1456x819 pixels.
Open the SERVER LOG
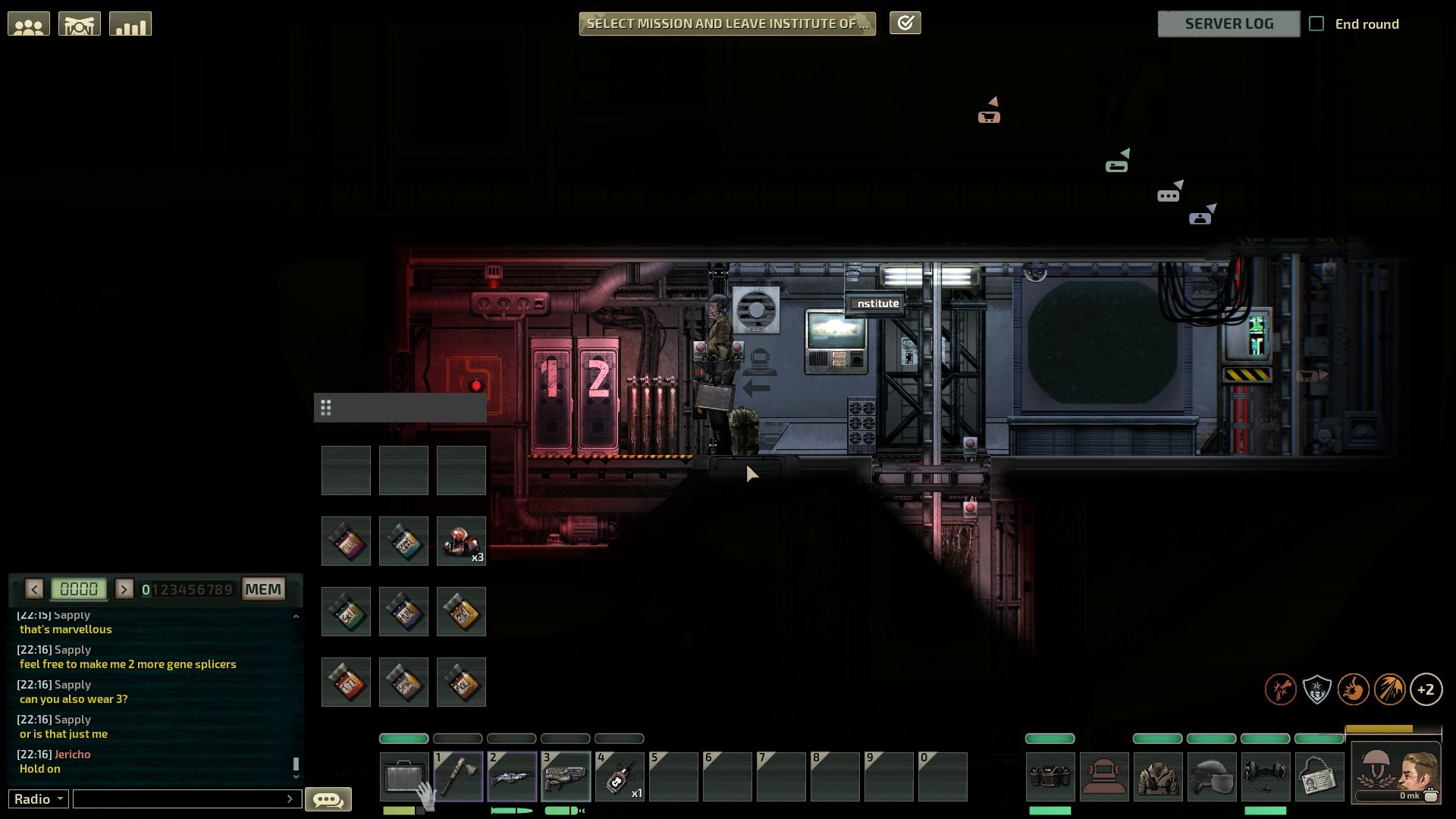[1228, 24]
